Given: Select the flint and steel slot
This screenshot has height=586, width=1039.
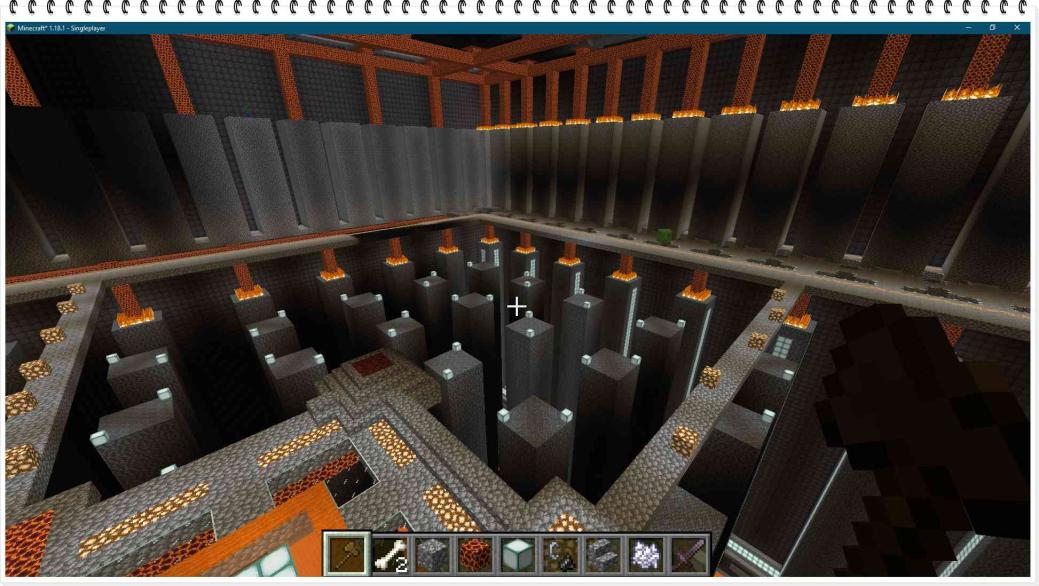Looking at the screenshot, I should click(560, 554).
